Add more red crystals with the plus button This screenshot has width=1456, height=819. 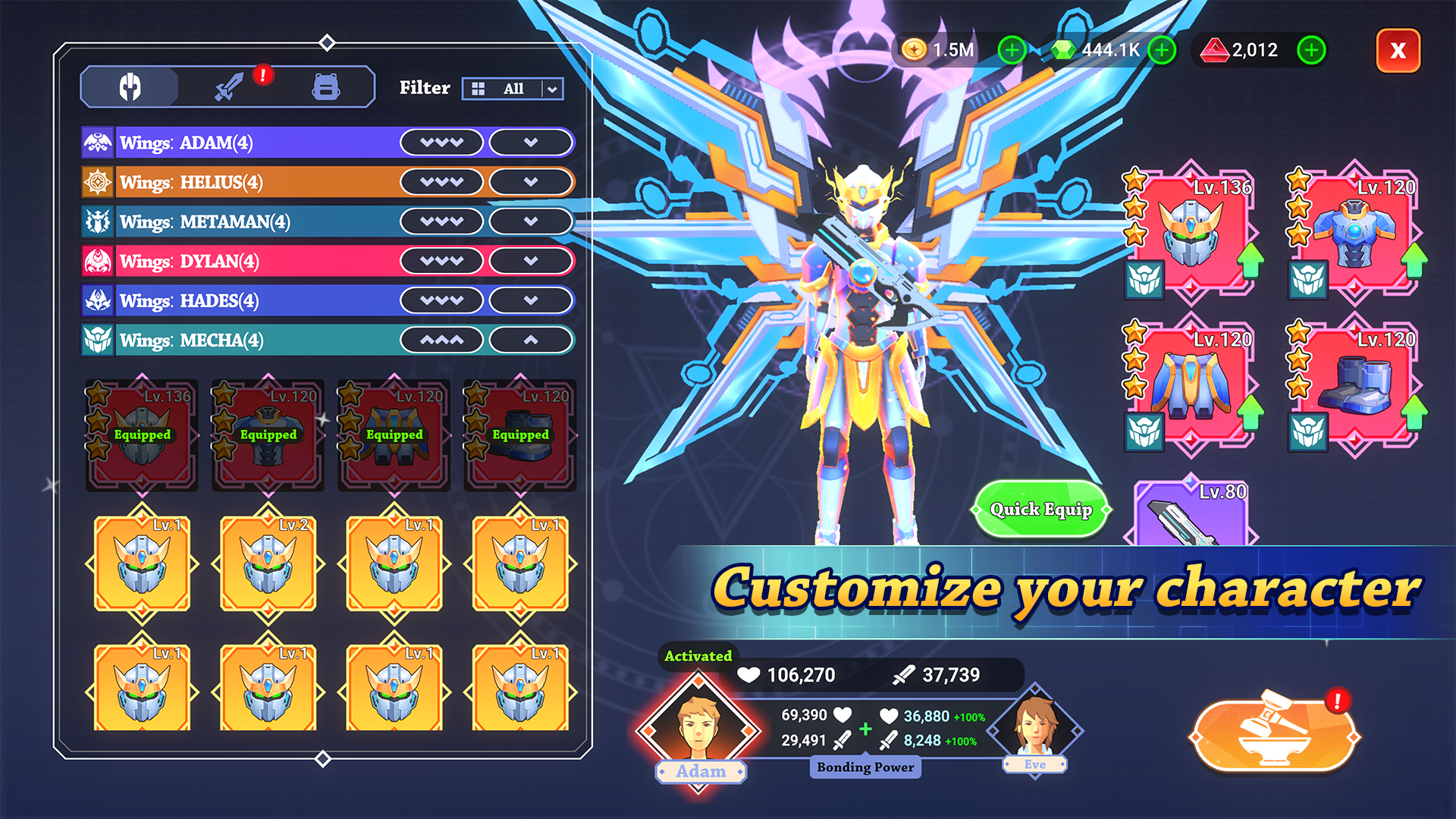coord(1311,51)
